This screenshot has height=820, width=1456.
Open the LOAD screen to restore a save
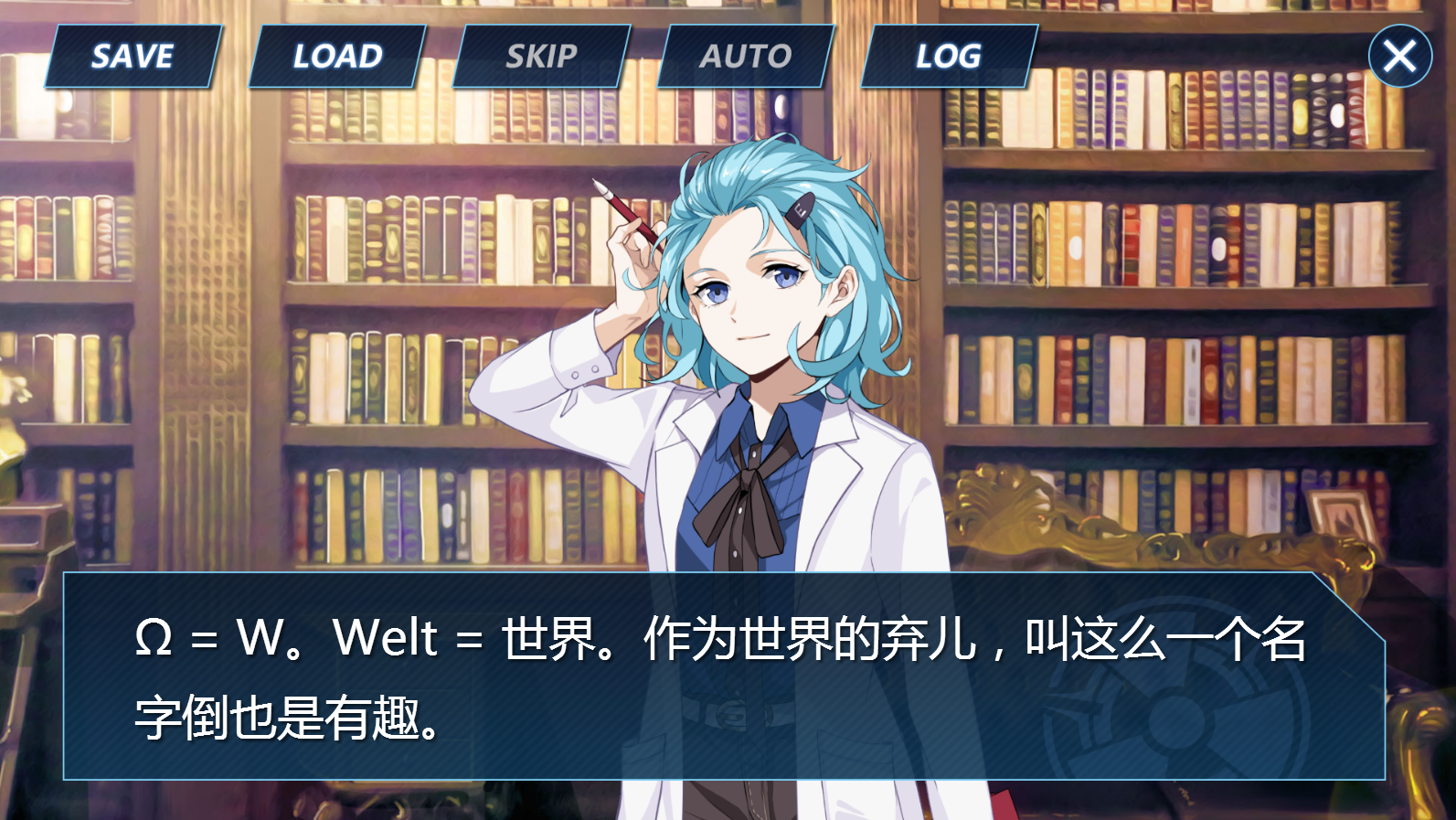335,56
